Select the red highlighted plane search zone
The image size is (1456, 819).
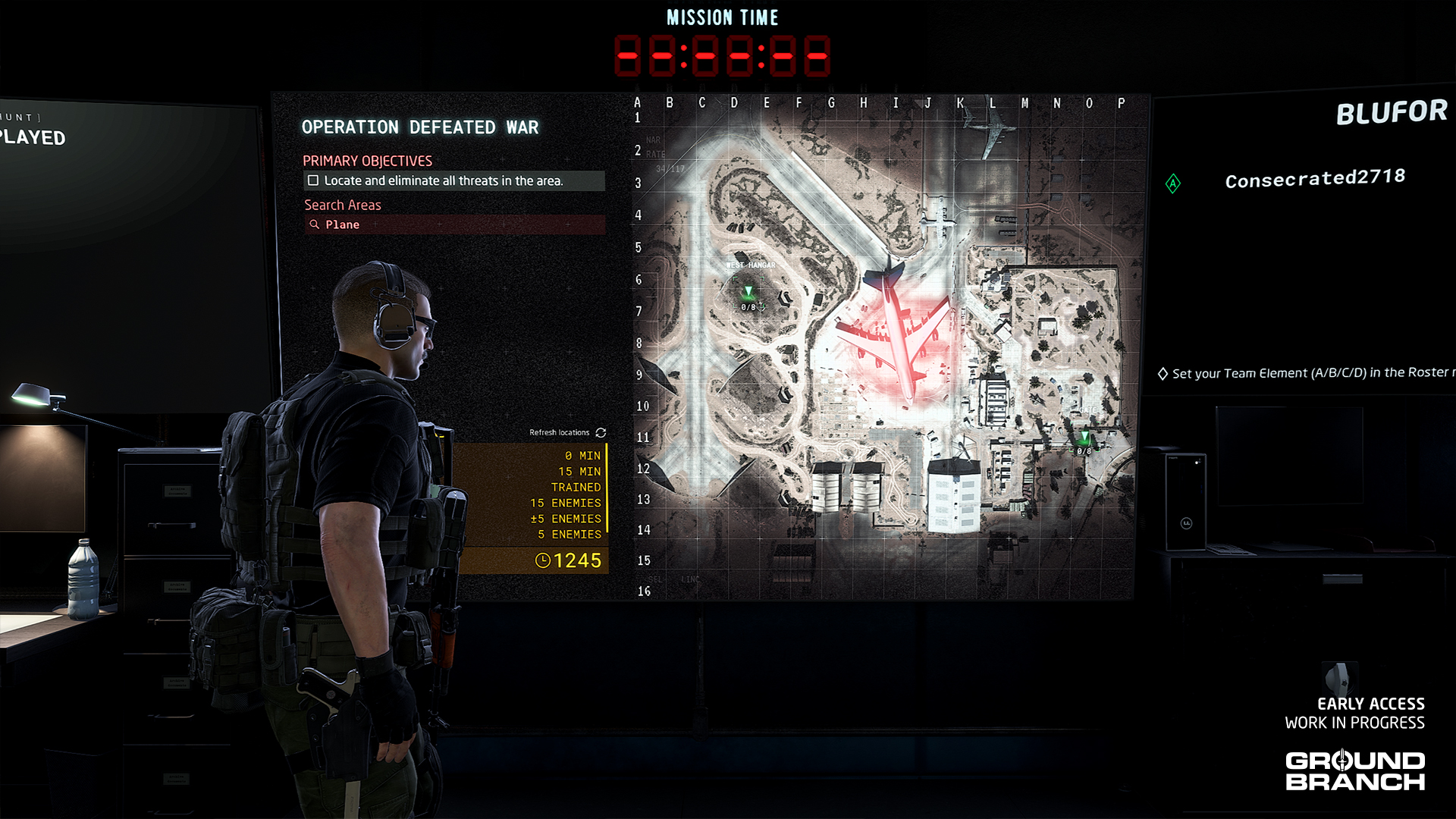tap(895, 340)
